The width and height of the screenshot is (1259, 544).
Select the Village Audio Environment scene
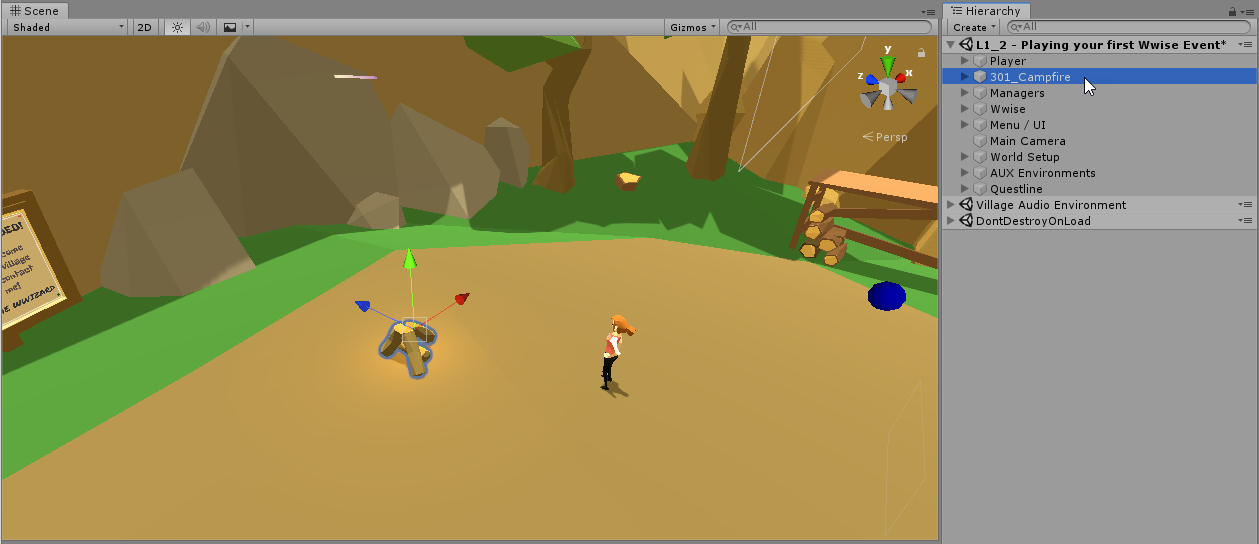(1050, 205)
